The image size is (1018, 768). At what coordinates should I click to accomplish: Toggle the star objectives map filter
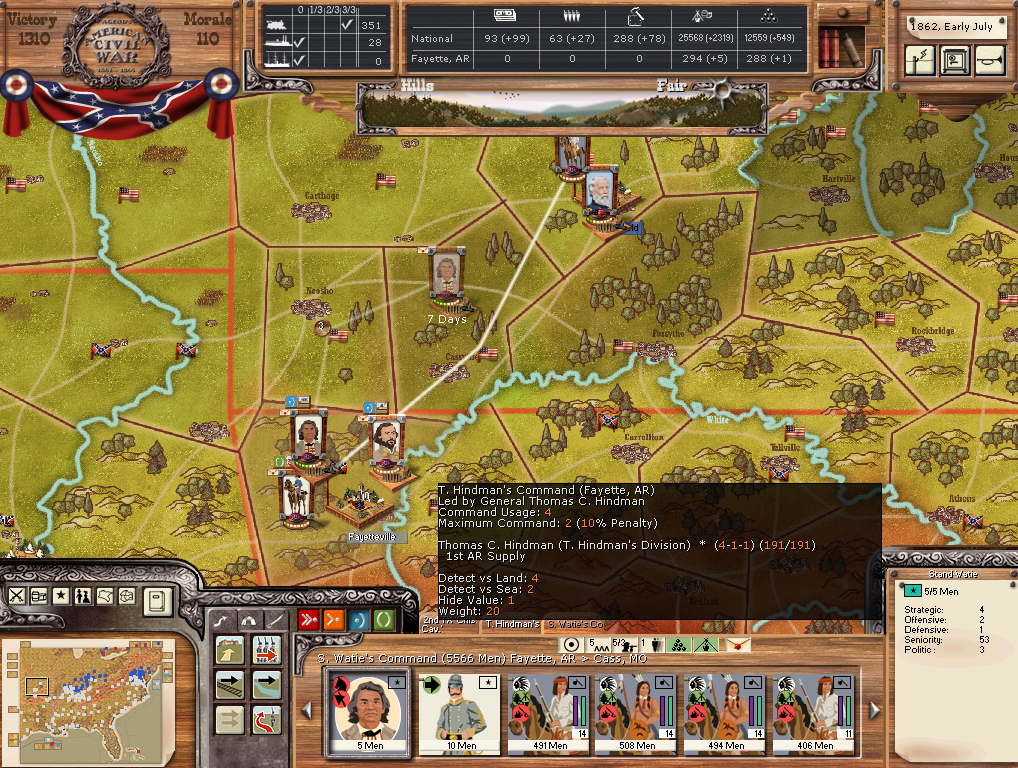pyautogui.click(x=61, y=596)
